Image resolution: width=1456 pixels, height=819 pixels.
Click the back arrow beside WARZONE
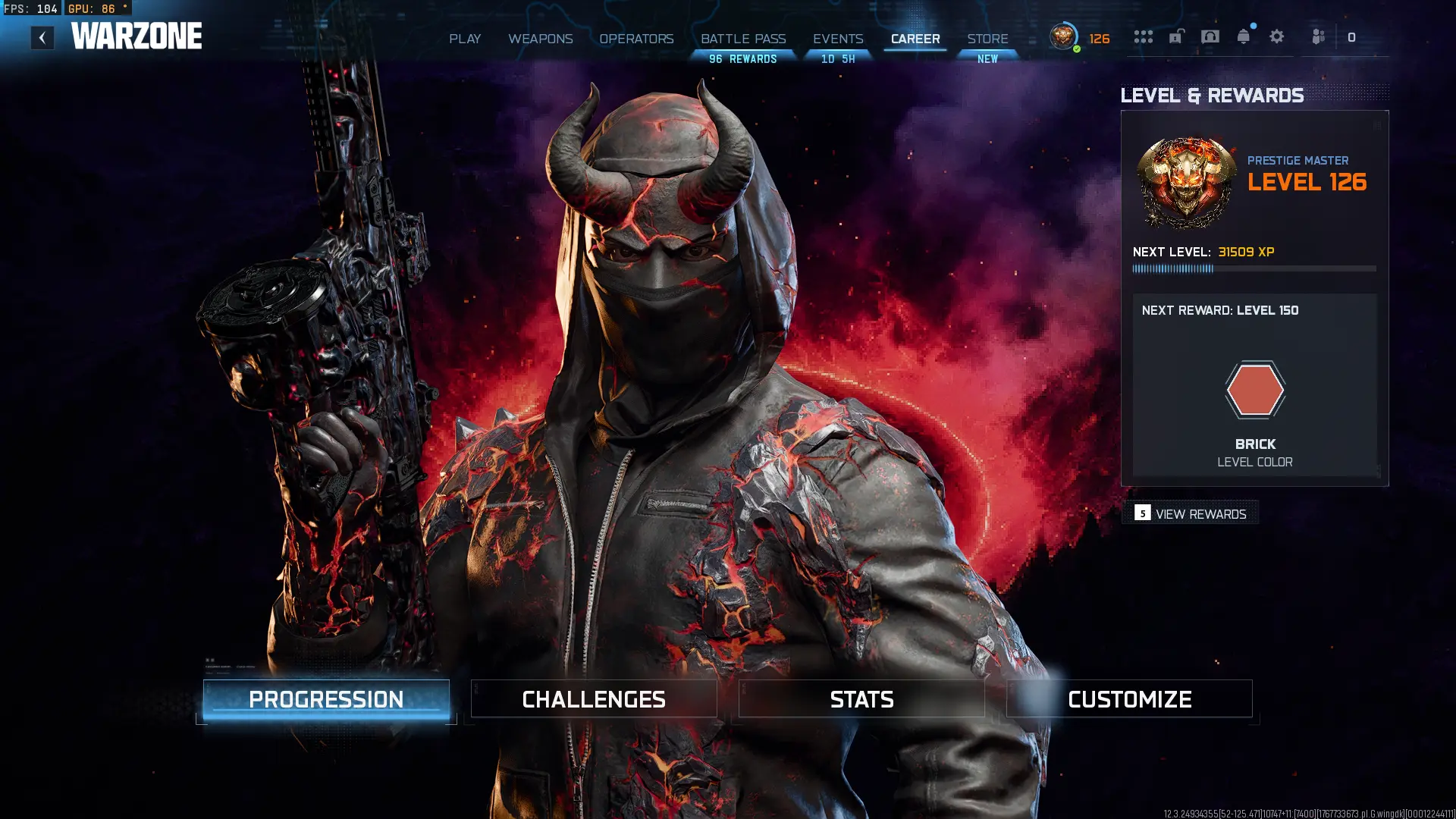point(42,36)
